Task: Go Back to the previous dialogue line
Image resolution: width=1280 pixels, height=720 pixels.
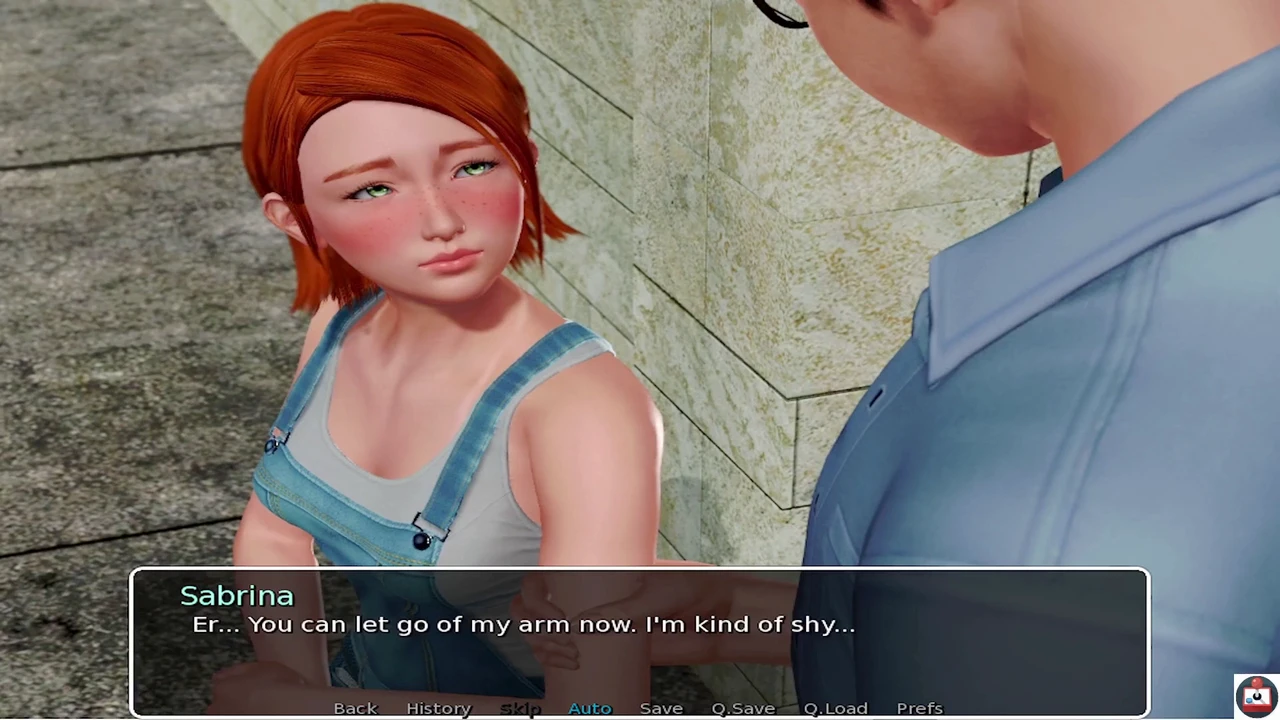Action: point(355,708)
